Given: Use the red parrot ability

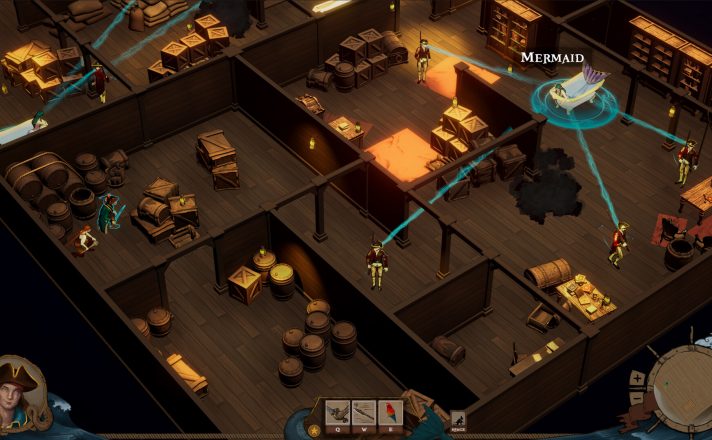Looking at the screenshot, I should point(390,412).
